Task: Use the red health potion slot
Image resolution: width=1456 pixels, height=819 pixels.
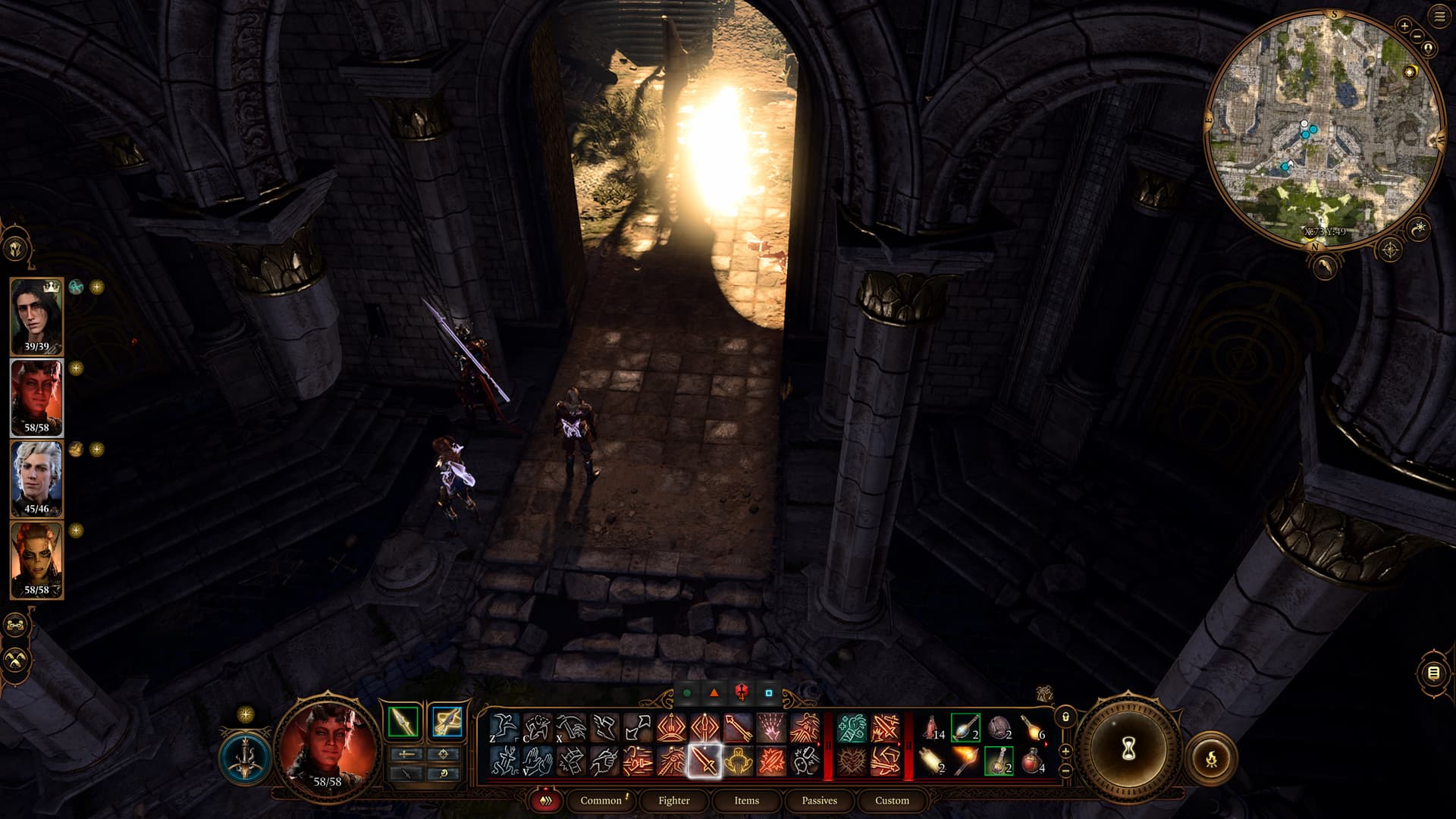Action: 1032,760
